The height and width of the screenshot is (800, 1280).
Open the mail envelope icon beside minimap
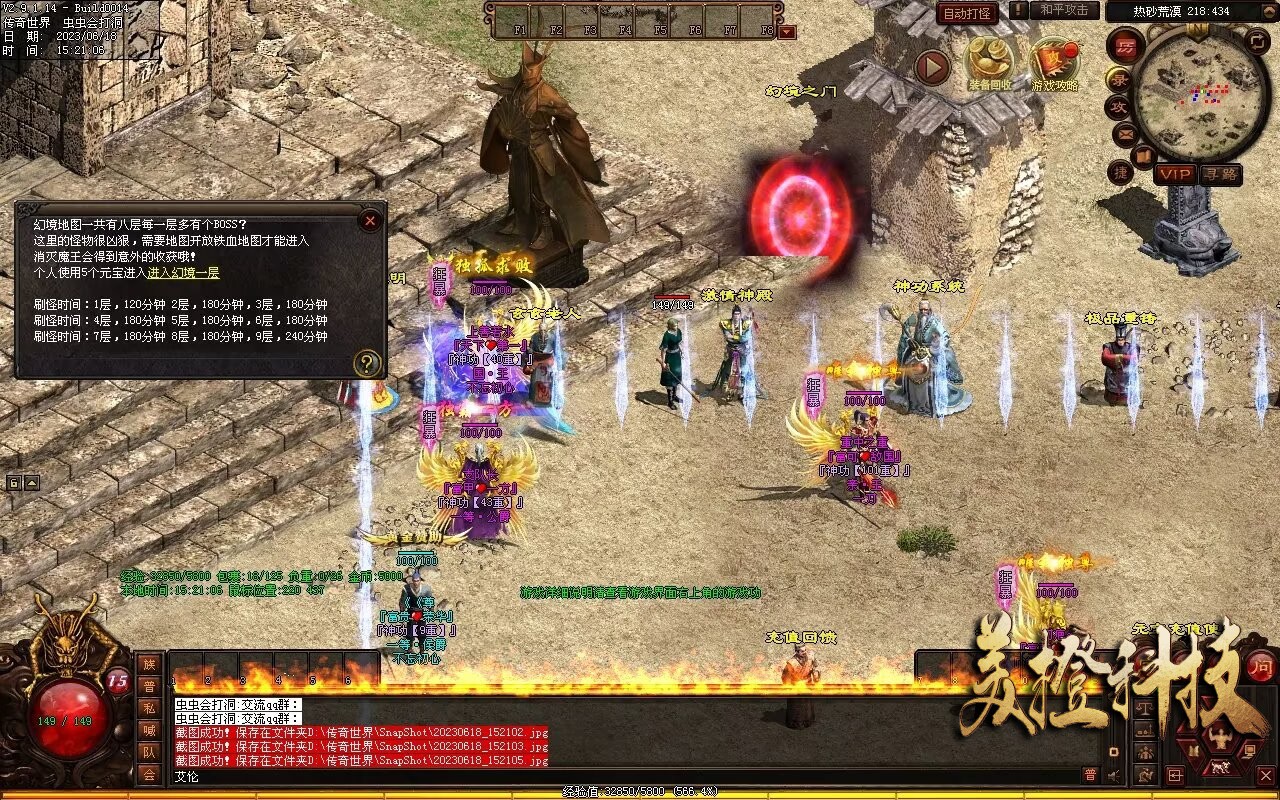1125,133
